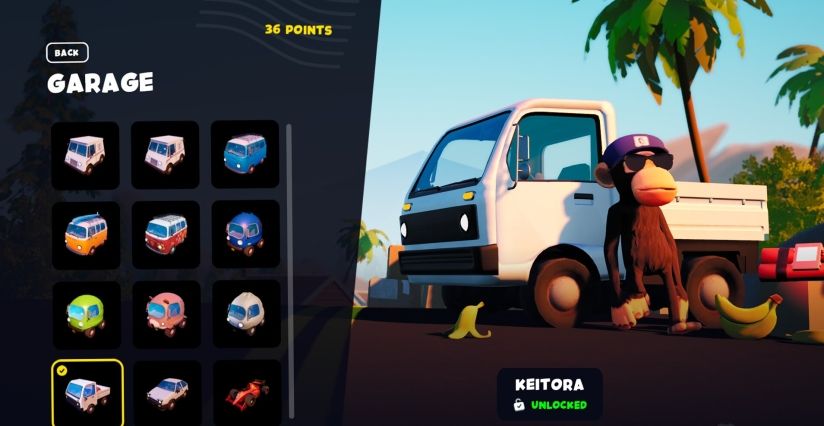Select the dark blue bubble car

pos(245,235)
